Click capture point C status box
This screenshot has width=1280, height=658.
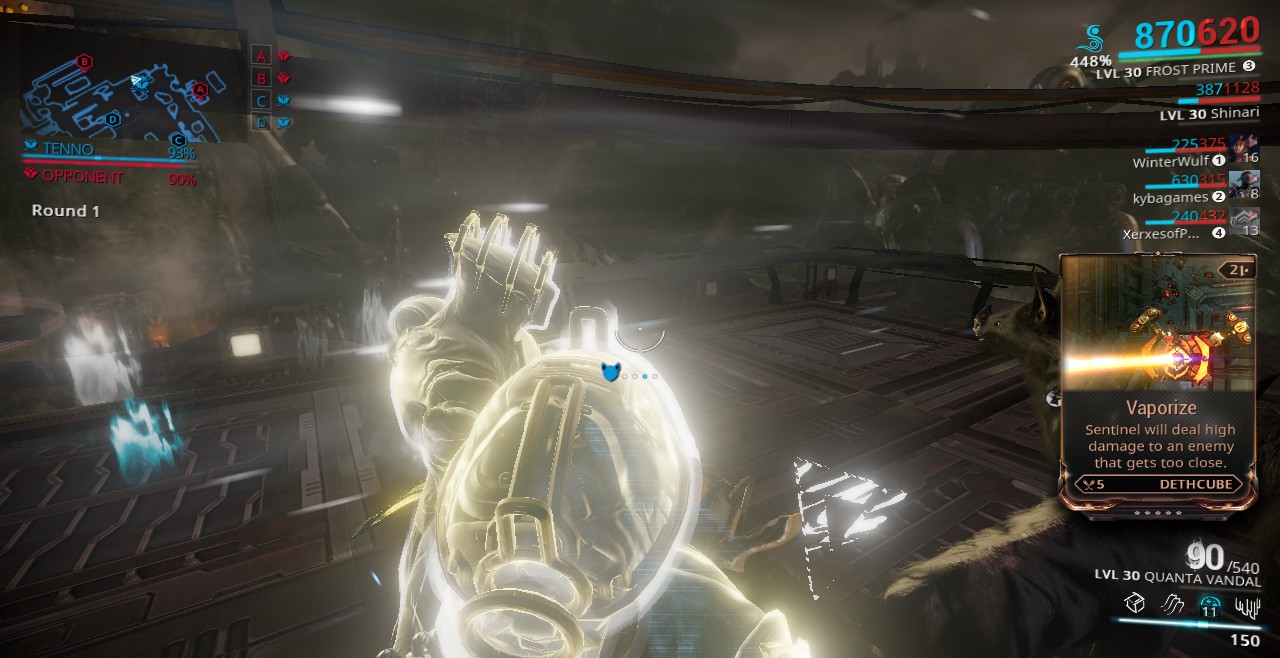point(262,100)
